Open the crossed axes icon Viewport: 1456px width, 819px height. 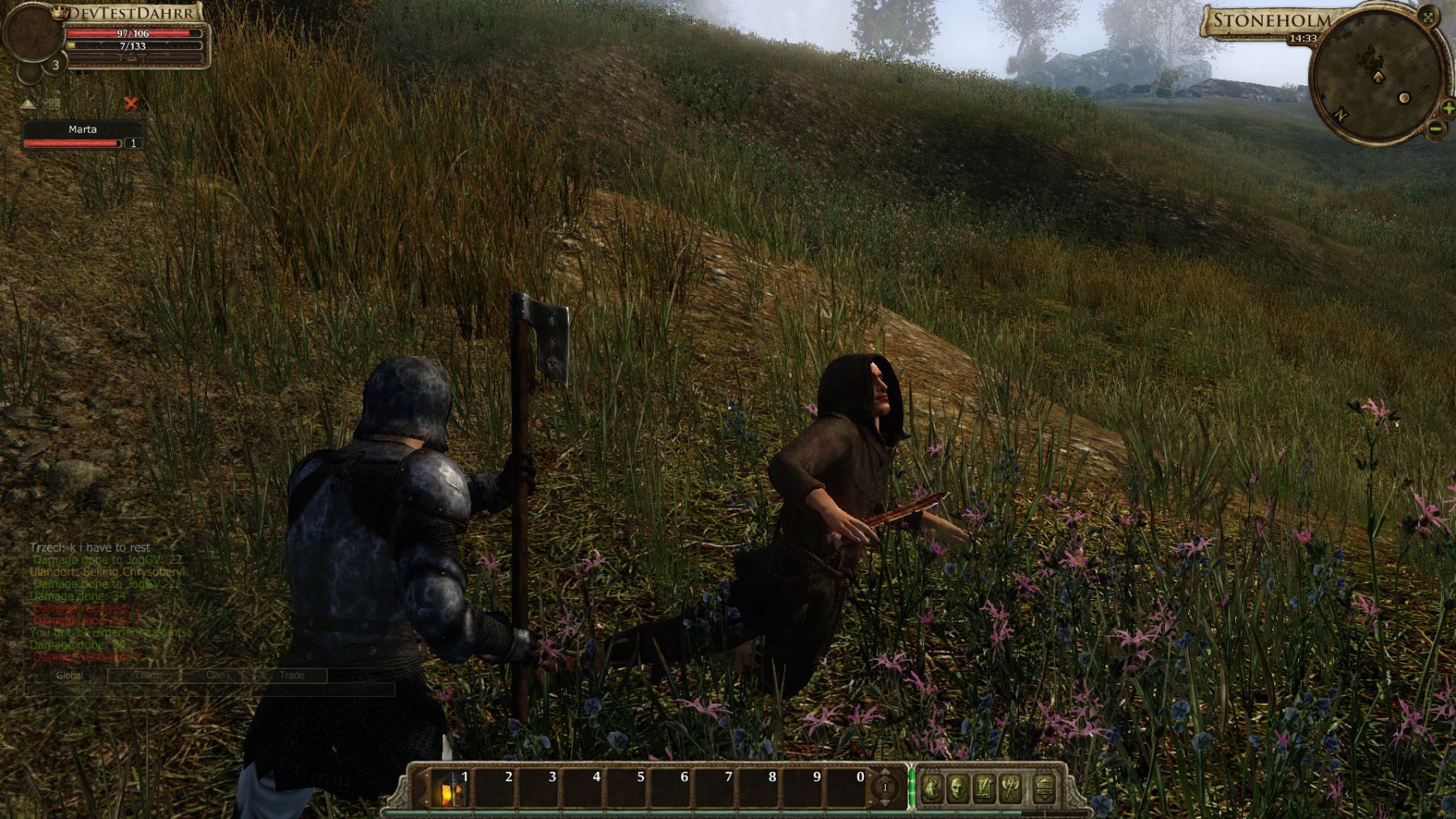pos(1011,787)
